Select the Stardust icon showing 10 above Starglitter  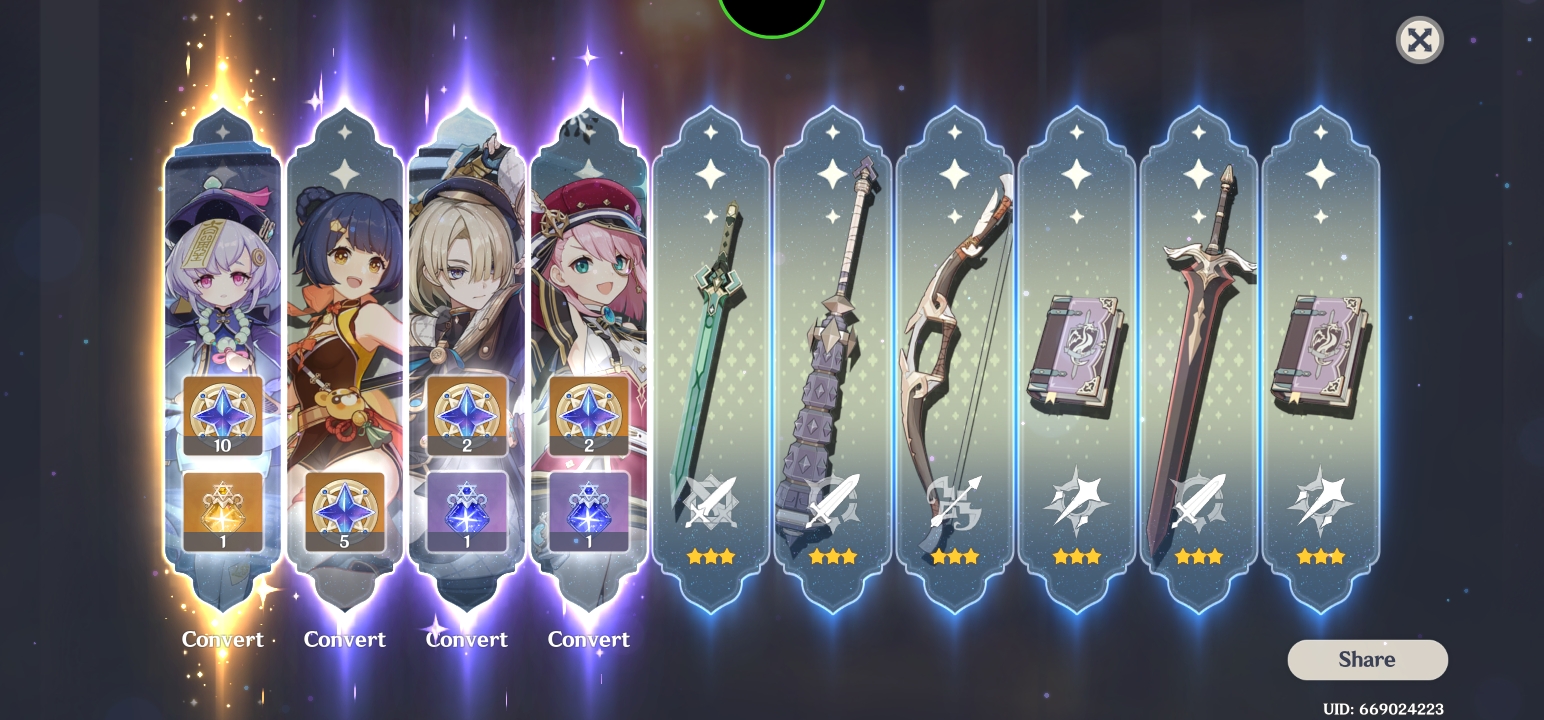point(222,413)
